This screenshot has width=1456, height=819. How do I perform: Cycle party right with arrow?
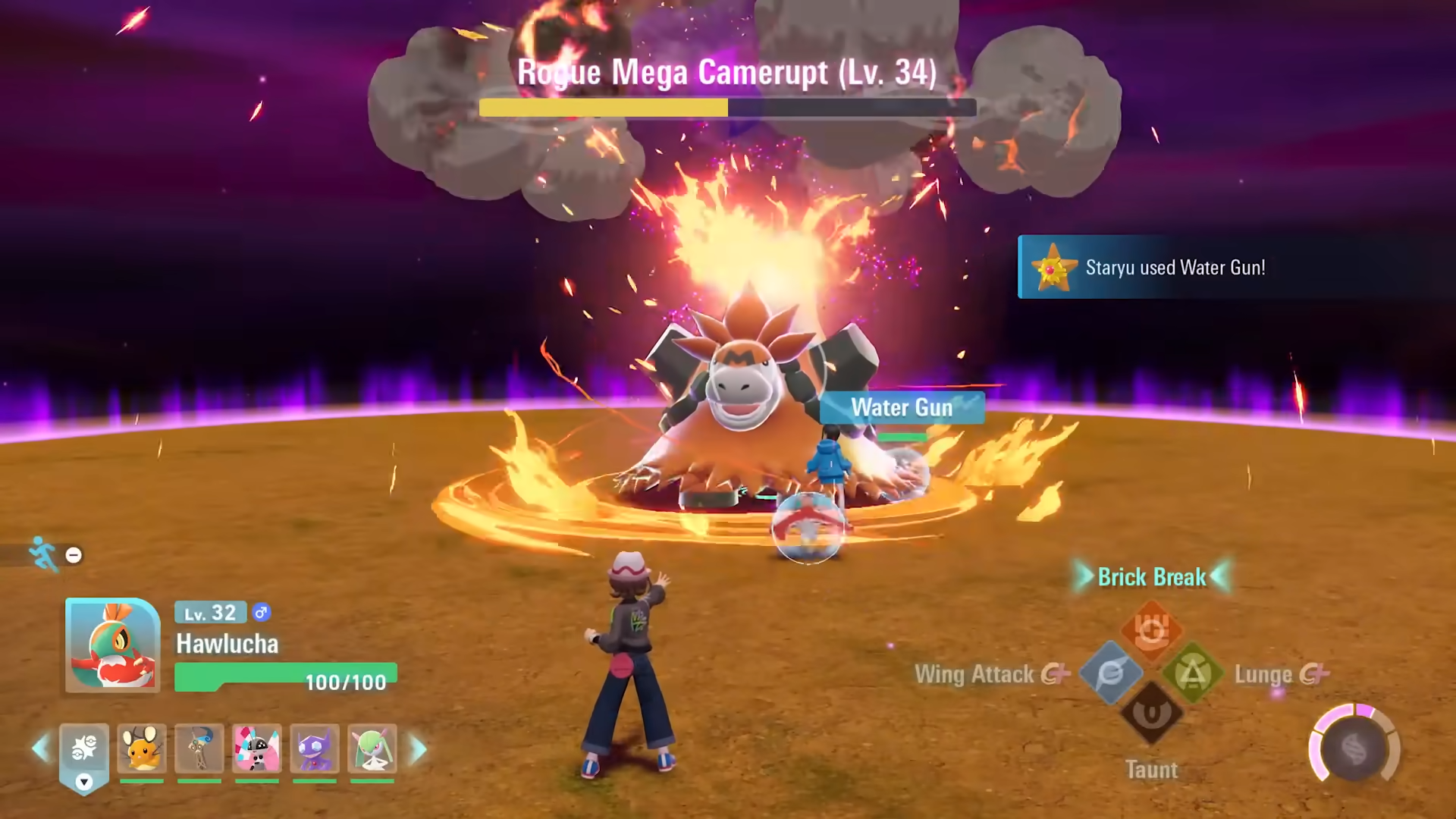(419, 749)
